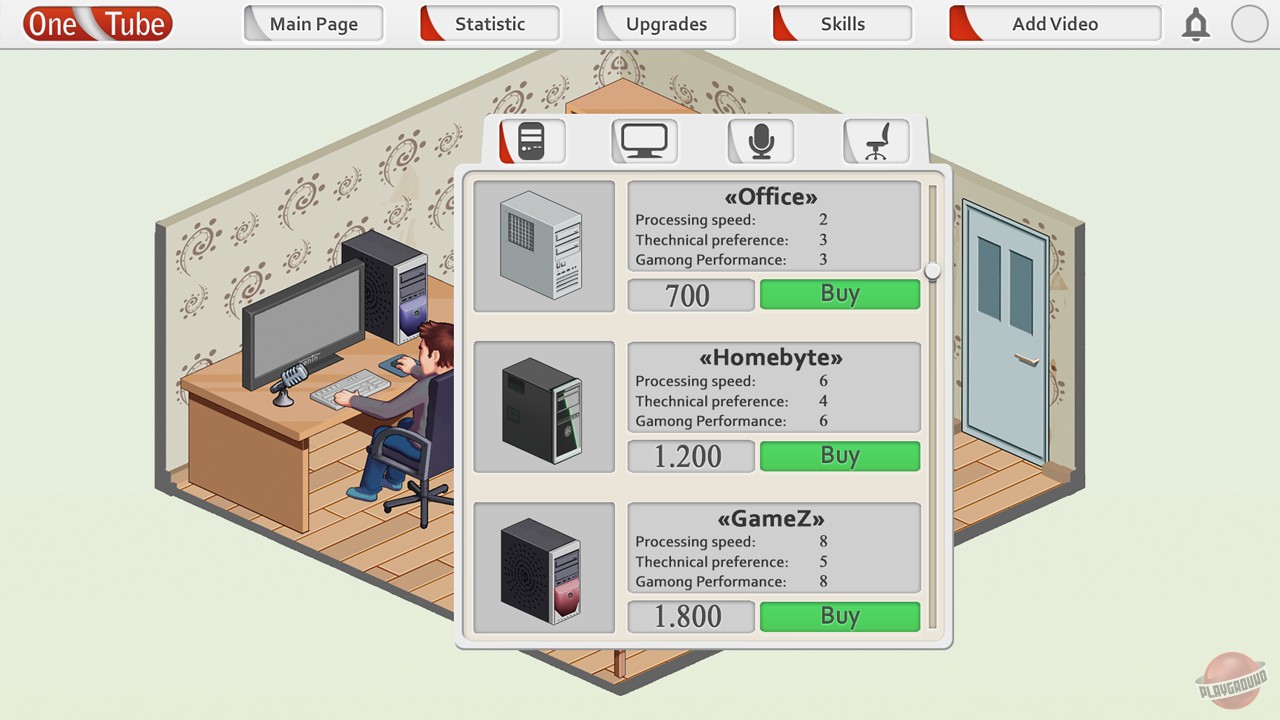This screenshot has width=1280, height=720.
Task: Buy the Office computer
Action: coord(839,294)
